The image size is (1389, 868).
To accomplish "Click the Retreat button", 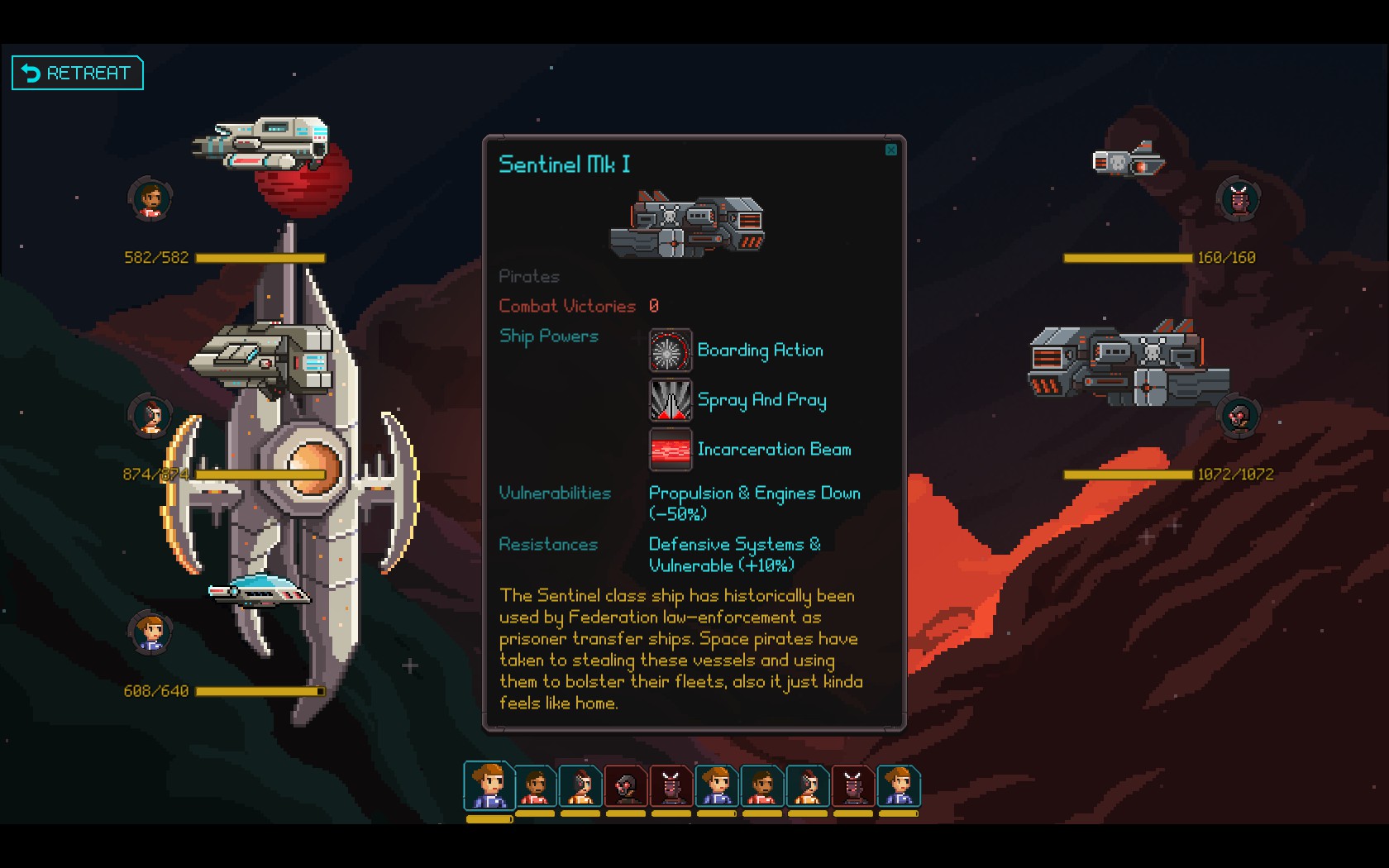I will coord(77,73).
